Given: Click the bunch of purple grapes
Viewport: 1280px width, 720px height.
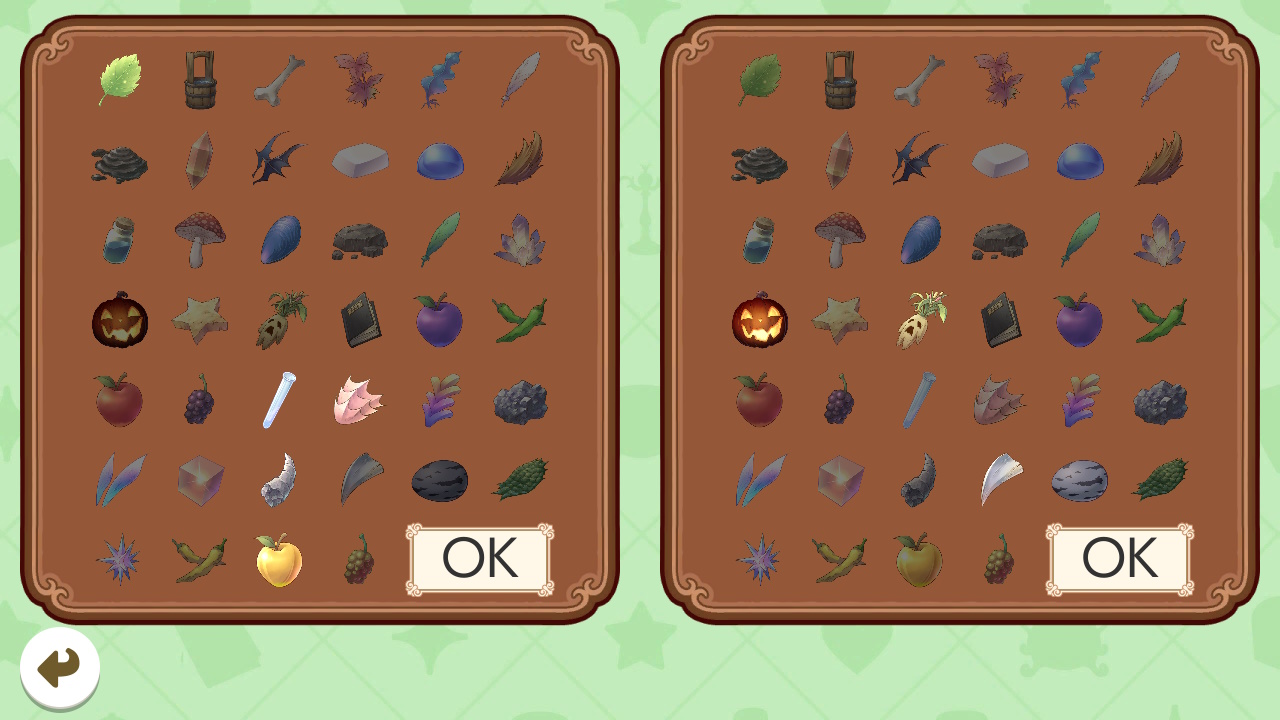Looking at the screenshot, I should coord(198,400).
